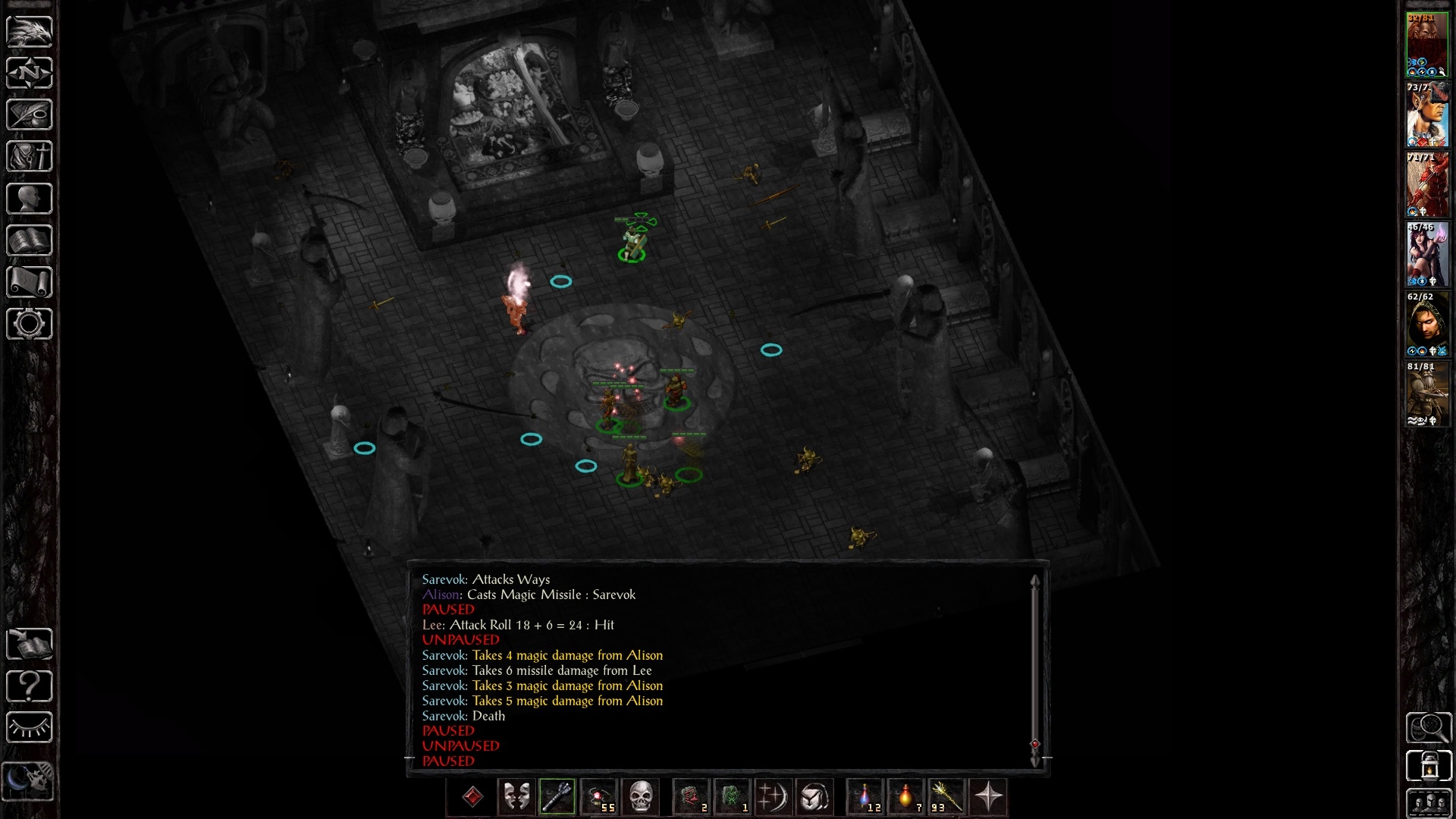Click the question mark help button
The image size is (1456, 819).
coord(30,686)
